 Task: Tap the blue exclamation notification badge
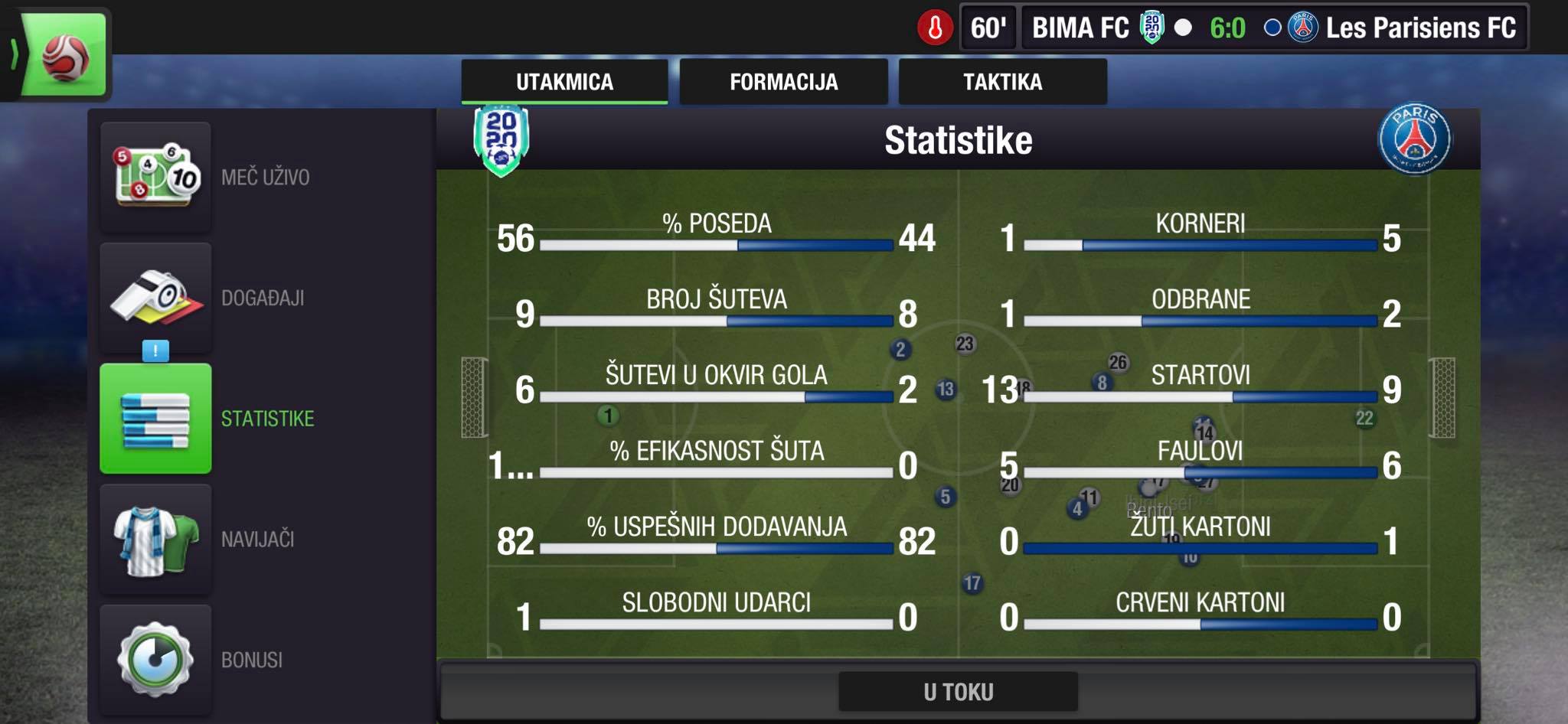coord(155,351)
